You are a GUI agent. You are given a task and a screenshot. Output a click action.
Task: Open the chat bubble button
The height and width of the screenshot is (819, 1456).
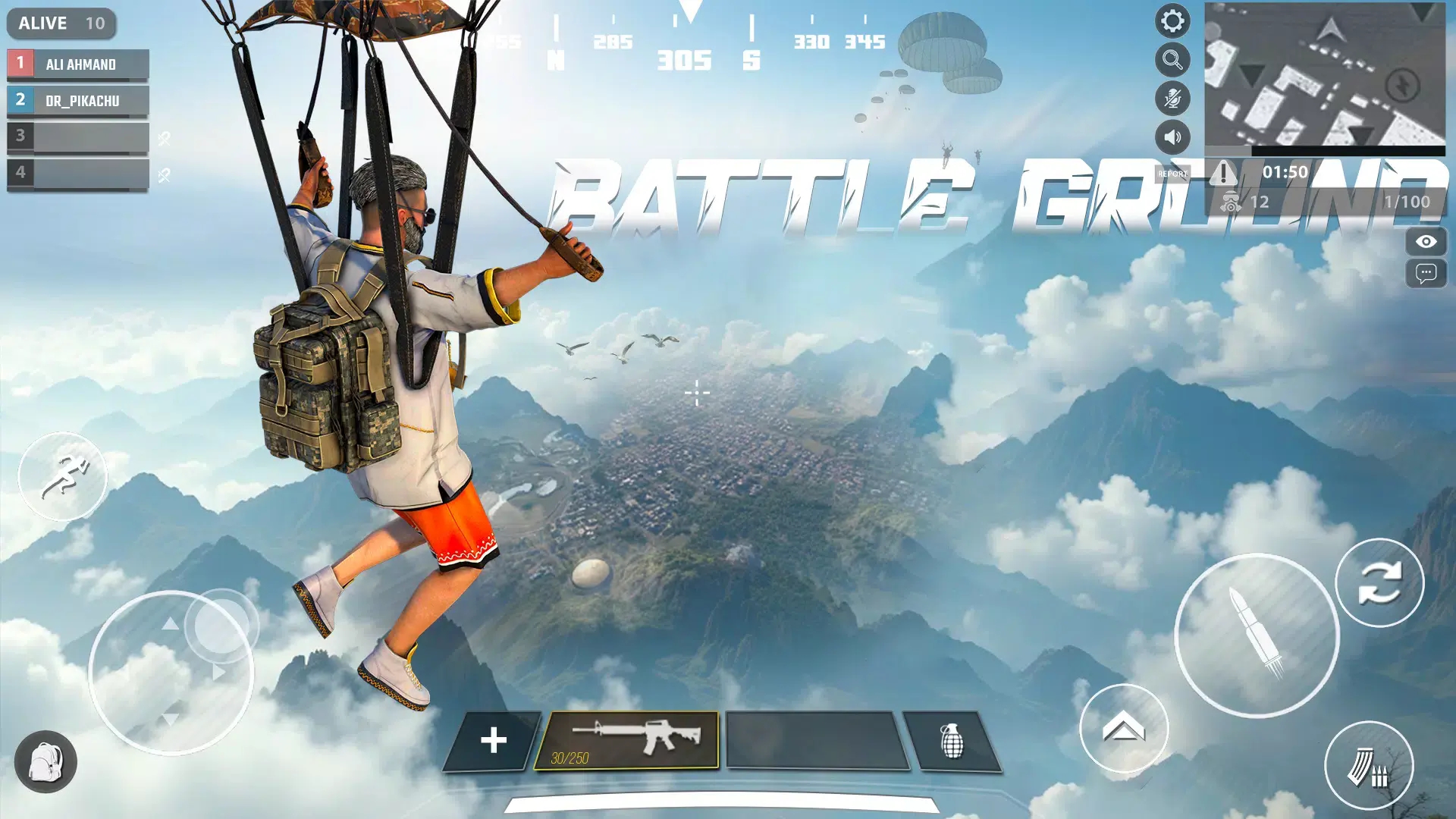click(1426, 273)
